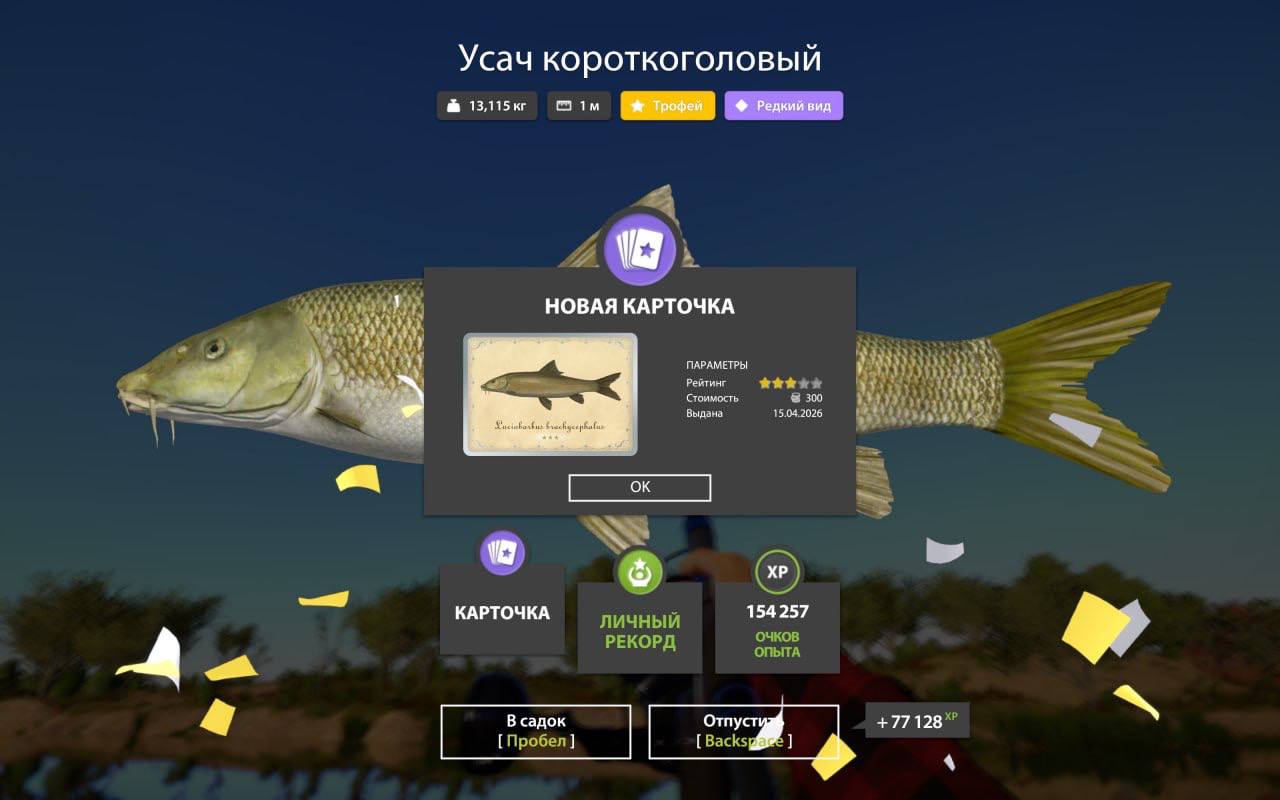Click the first gray unfilled rating star
This screenshot has height=800, width=1280.
coord(803,382)
